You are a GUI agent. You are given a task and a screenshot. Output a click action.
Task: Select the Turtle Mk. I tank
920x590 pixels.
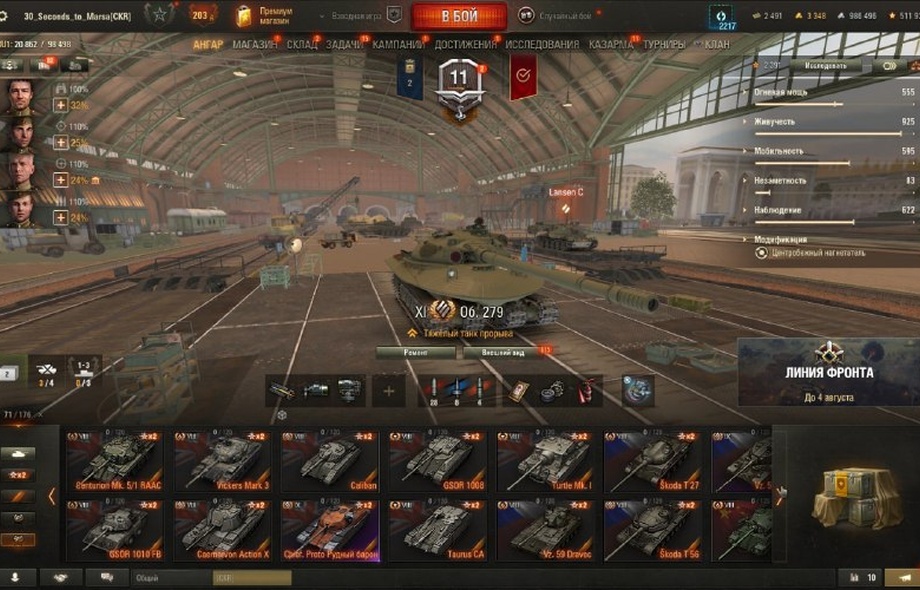click(546, 461)
